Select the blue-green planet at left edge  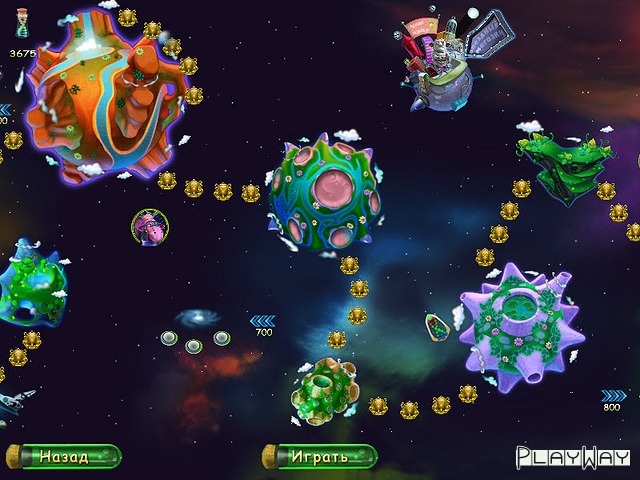[x=32, y=283]
